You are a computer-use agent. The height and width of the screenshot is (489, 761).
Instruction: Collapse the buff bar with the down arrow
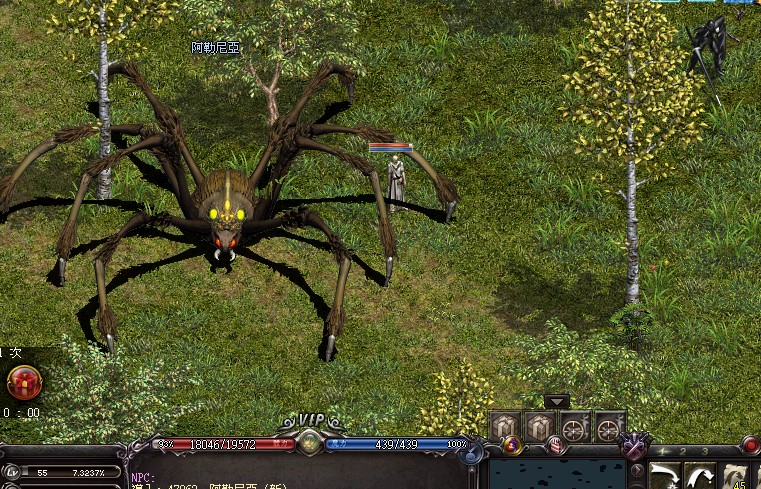click(557, 402)
